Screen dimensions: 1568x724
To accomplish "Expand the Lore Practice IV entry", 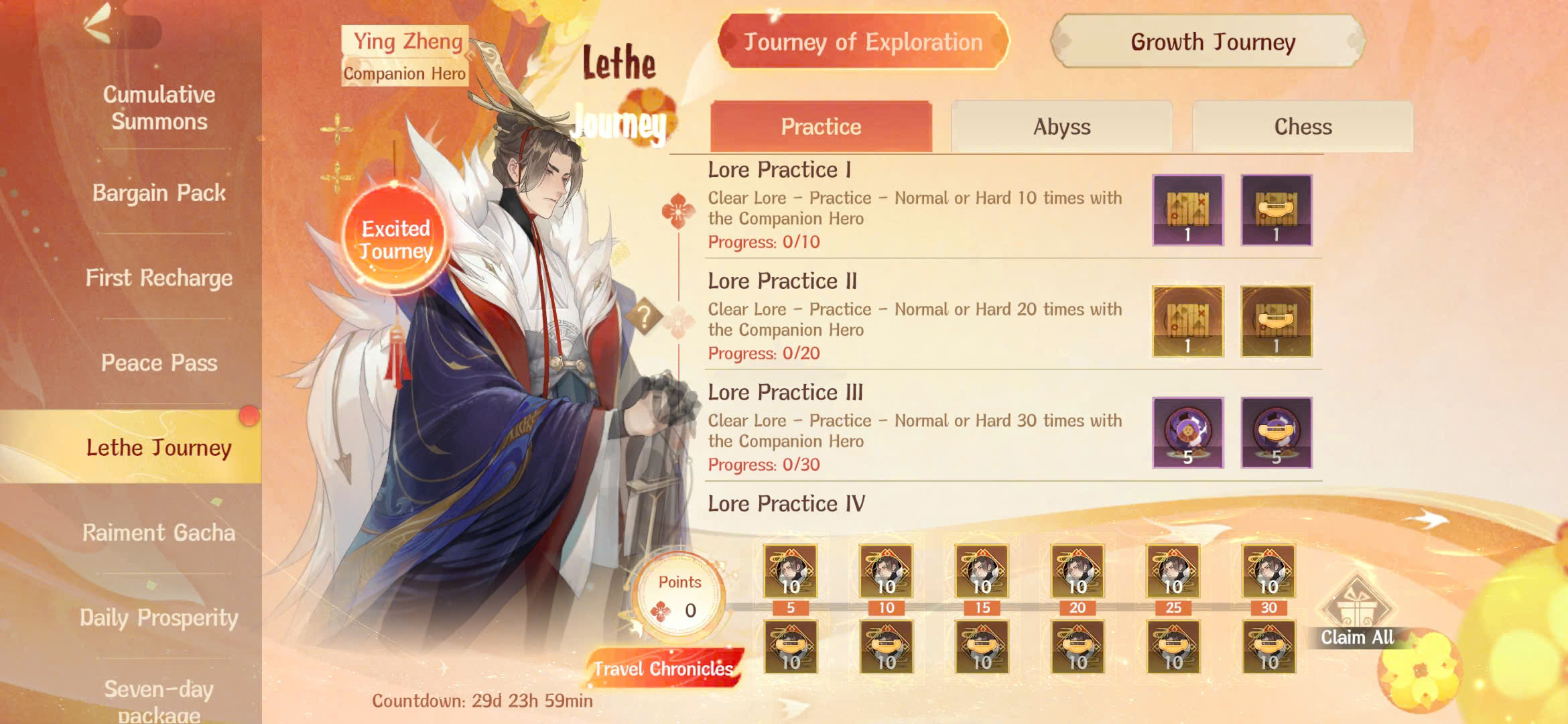I will tap(785, 503).
